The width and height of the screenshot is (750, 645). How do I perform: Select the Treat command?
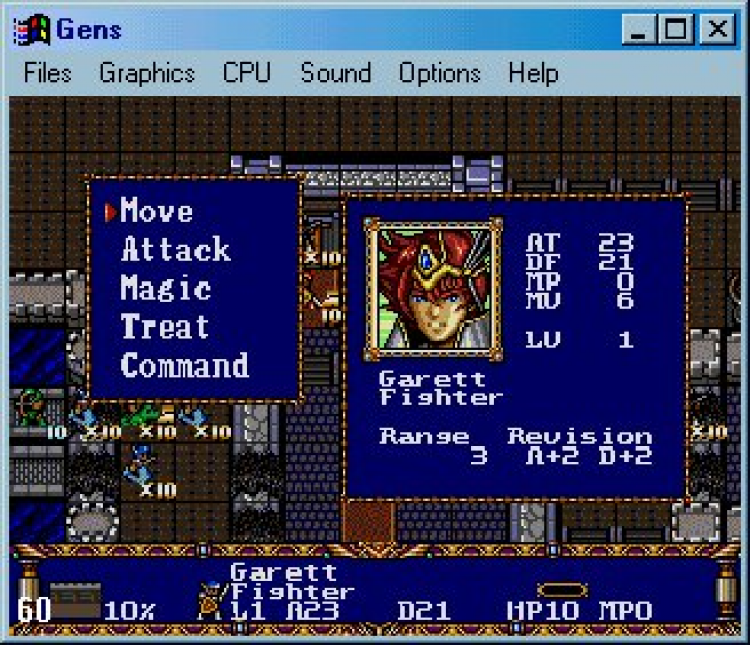(x=165, y=327)
